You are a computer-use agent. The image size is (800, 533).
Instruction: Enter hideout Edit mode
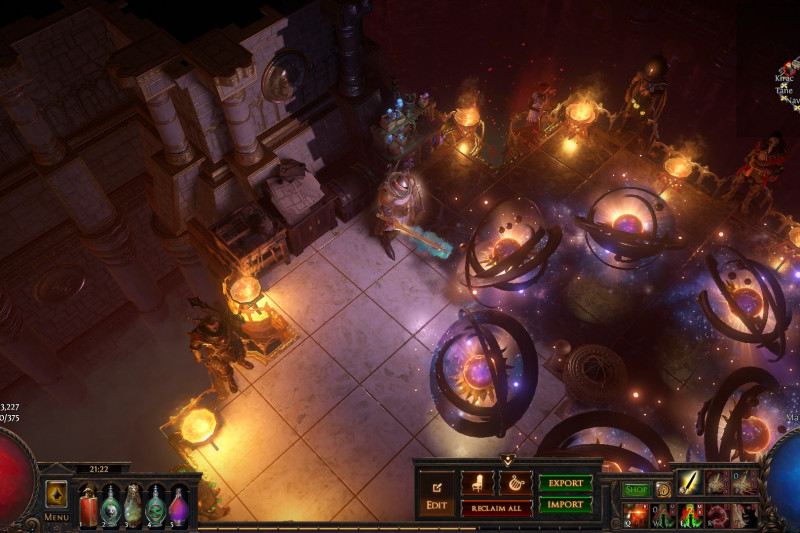(x=436, y=492)
